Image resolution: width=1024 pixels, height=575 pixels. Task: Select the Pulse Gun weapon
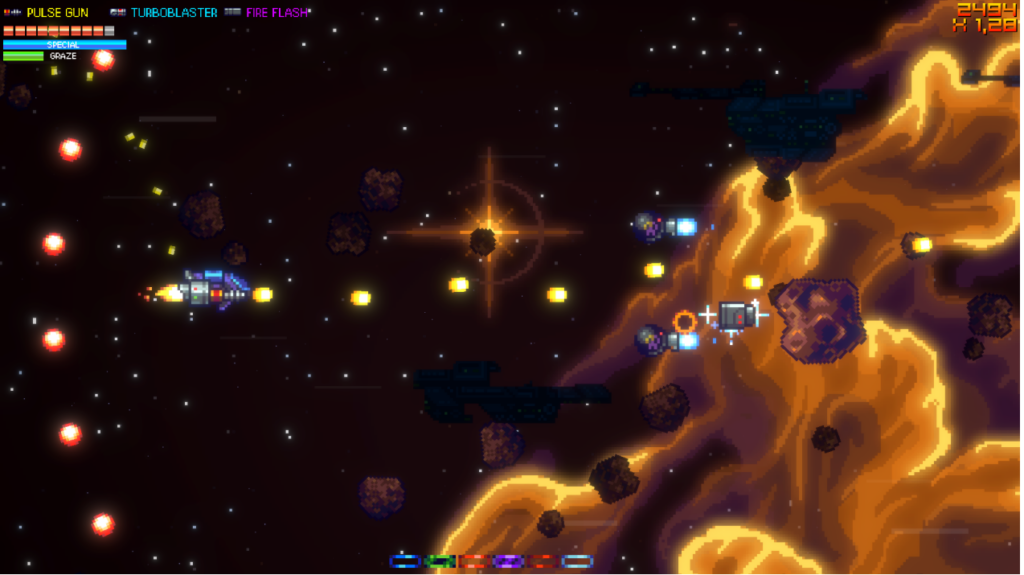[56, 13]
